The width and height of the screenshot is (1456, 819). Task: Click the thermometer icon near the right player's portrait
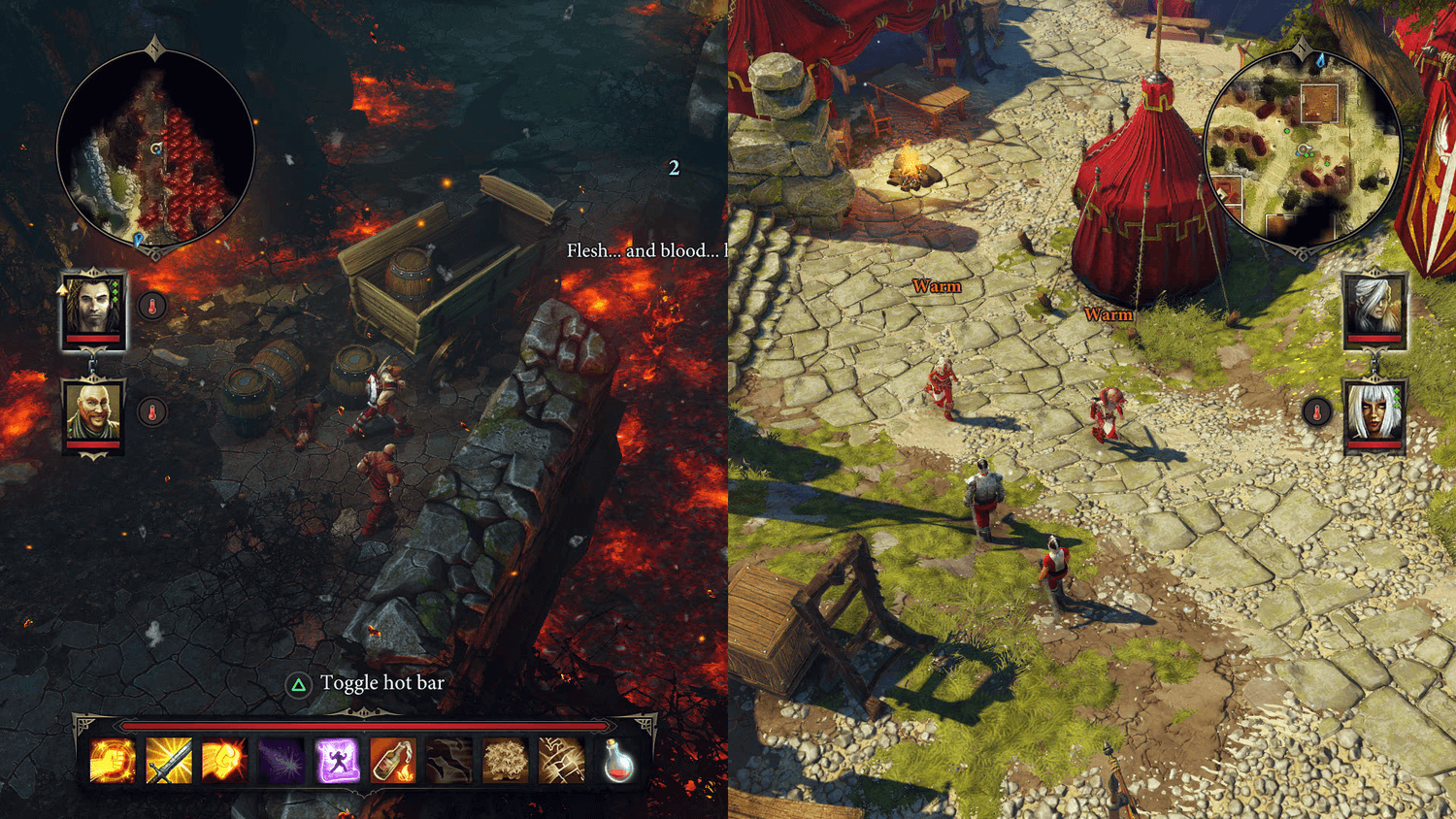pos(1316,411)
